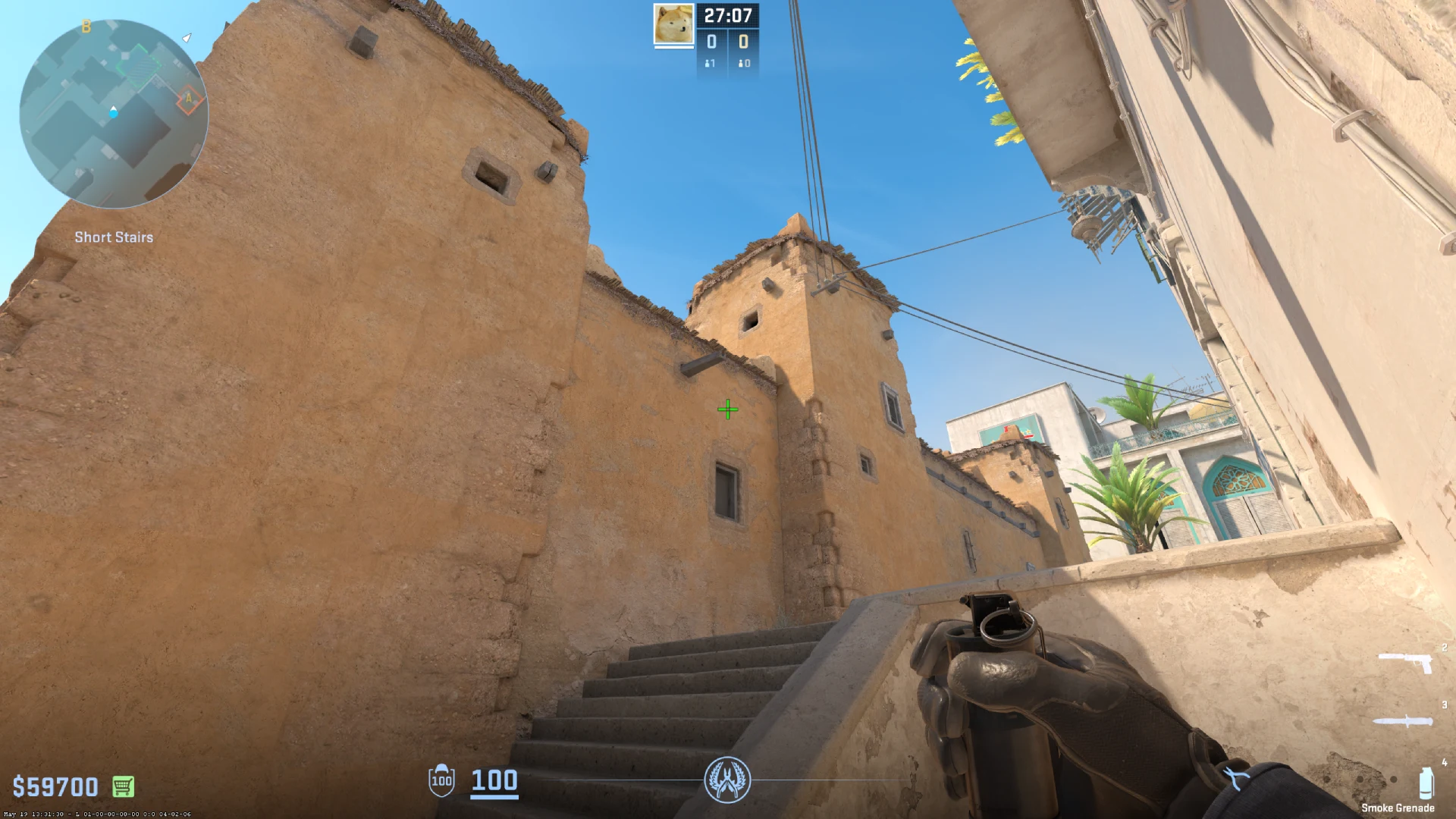Open the buy menu shopping cart icon
The height and width of the screenshot is (819, 1456).
[x=121, y=786]
